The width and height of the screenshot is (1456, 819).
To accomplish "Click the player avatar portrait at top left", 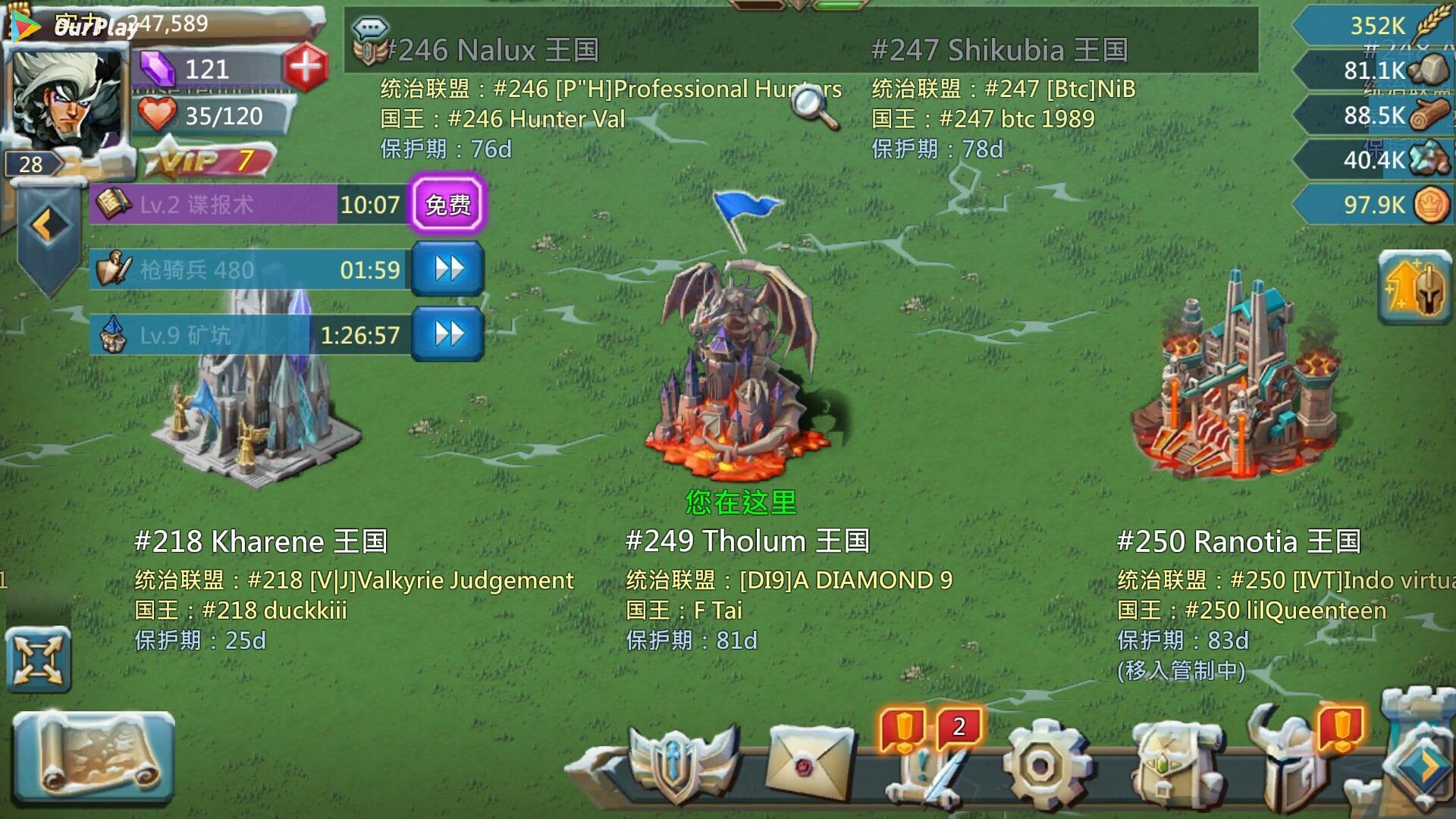I will coord(67,99).
